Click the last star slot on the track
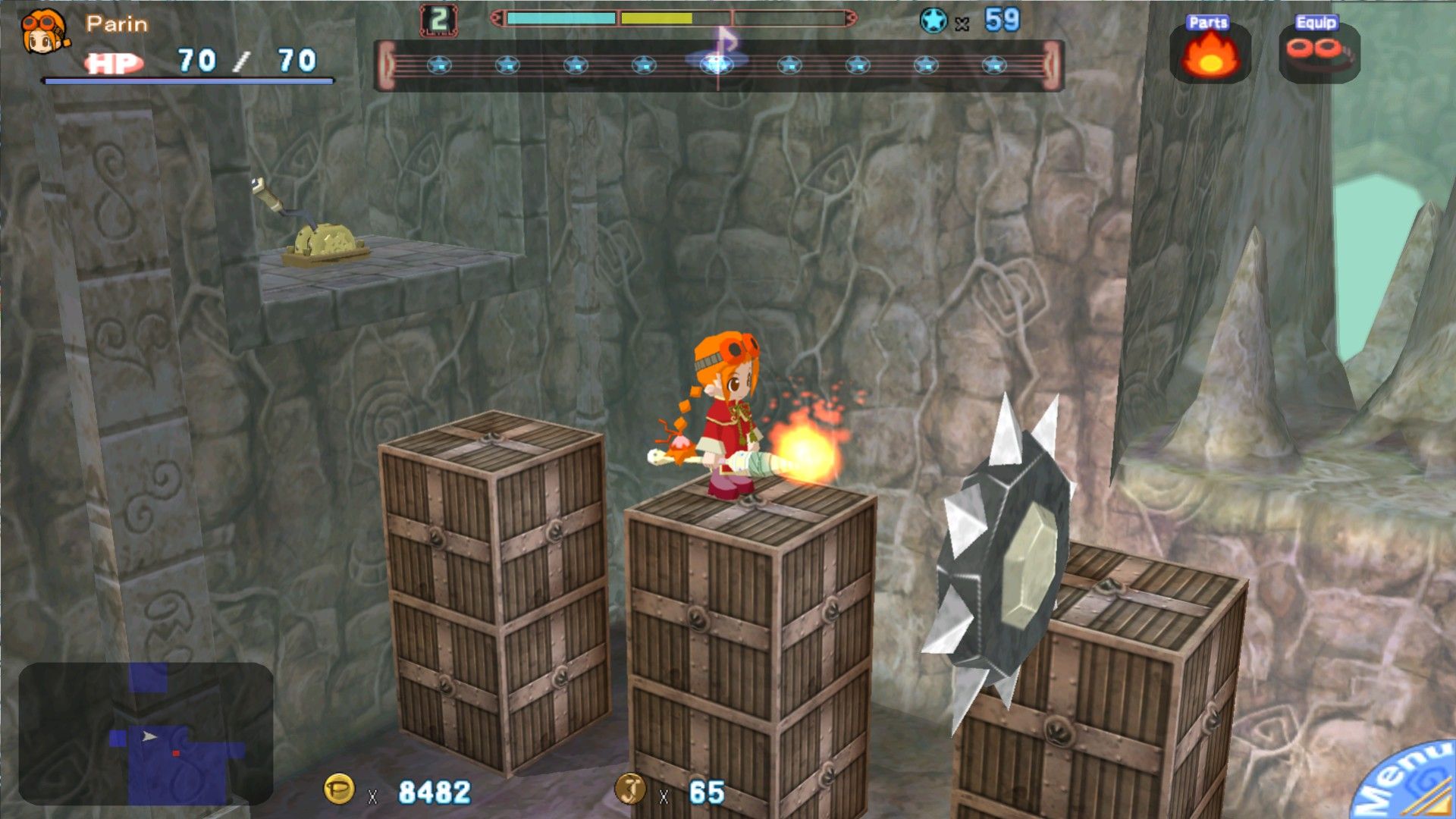The width and height of the screenshot is (1456, 819). 995,64
